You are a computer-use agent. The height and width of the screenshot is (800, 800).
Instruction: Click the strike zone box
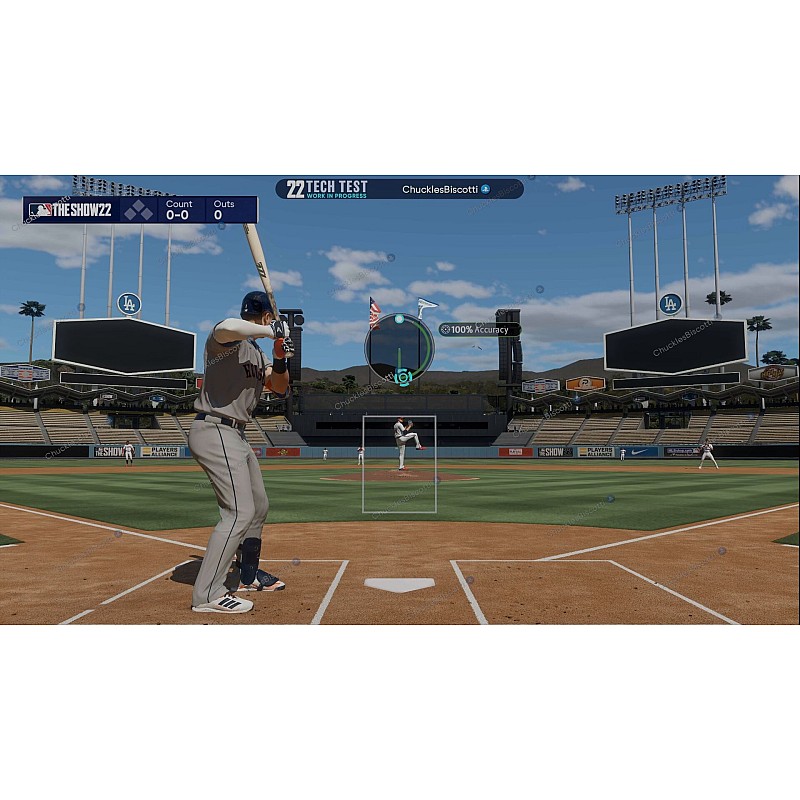[x=399, y=464]
